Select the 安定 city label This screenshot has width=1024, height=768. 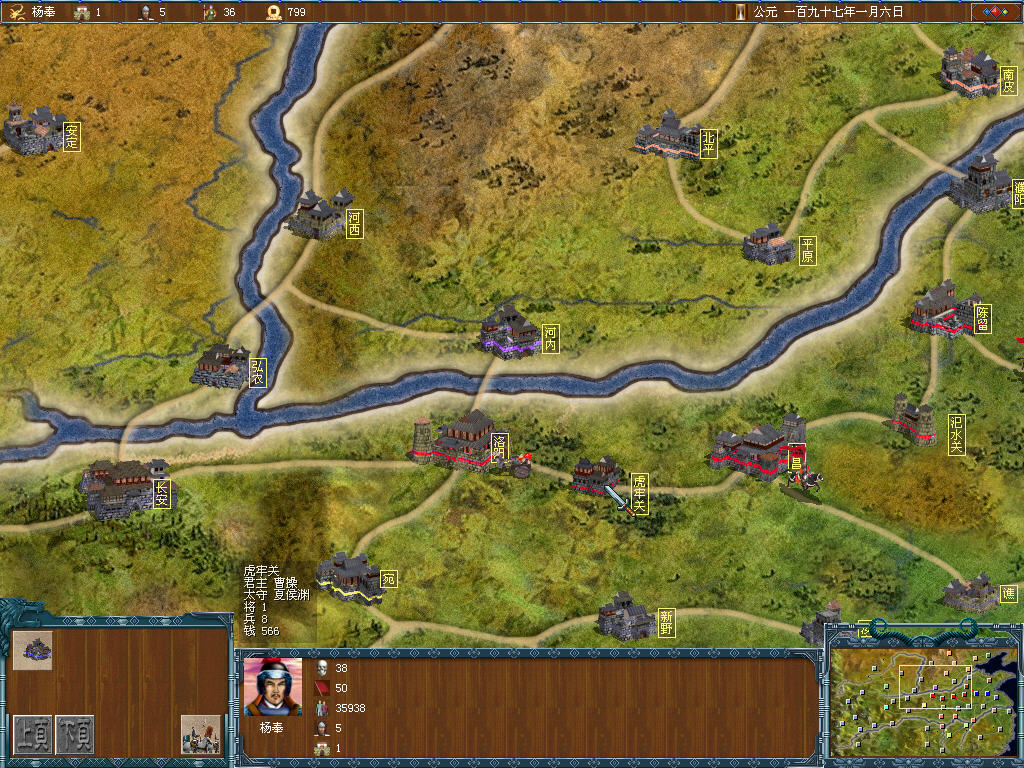(x=71, y=137)
